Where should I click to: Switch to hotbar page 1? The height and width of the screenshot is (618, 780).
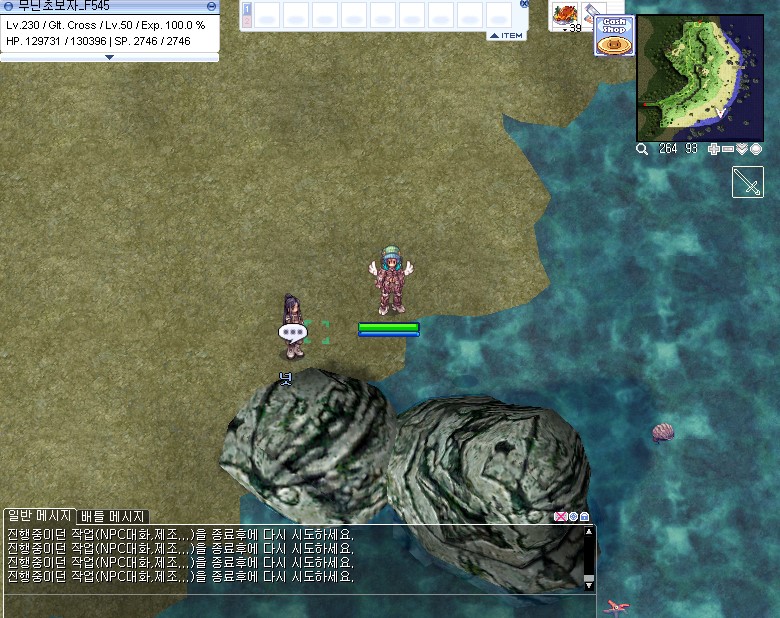247,8
